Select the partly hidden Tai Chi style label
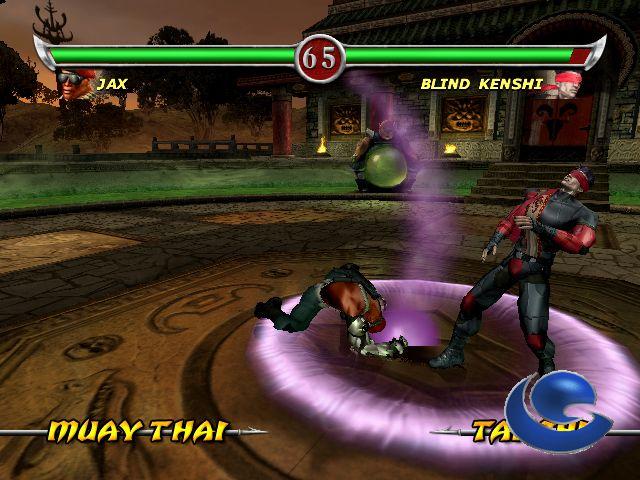 pos(489,431)
